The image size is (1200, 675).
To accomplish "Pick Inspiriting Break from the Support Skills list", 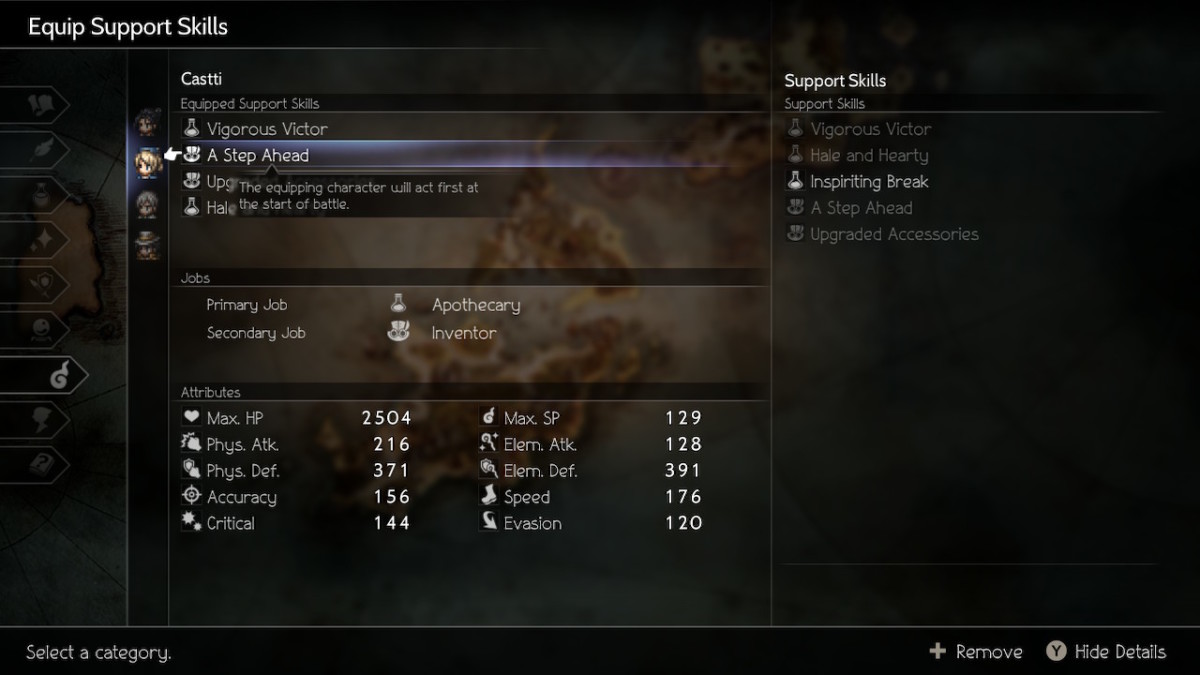I will [868, 182].
